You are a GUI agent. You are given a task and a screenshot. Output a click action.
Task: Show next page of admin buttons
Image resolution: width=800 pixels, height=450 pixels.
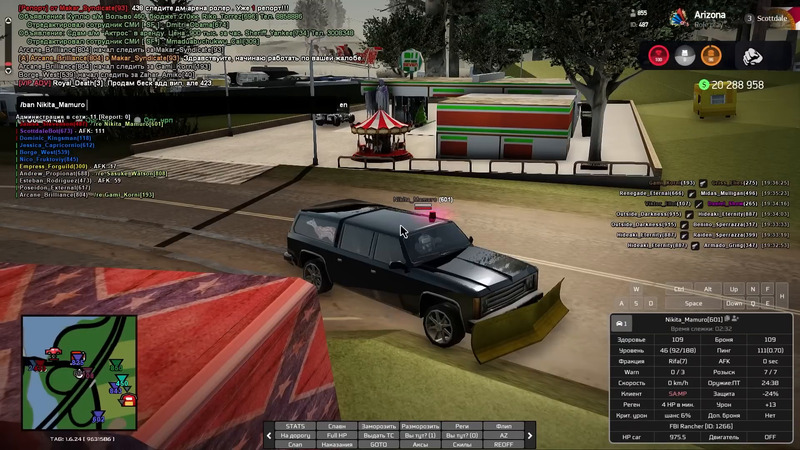pos(530,435)
